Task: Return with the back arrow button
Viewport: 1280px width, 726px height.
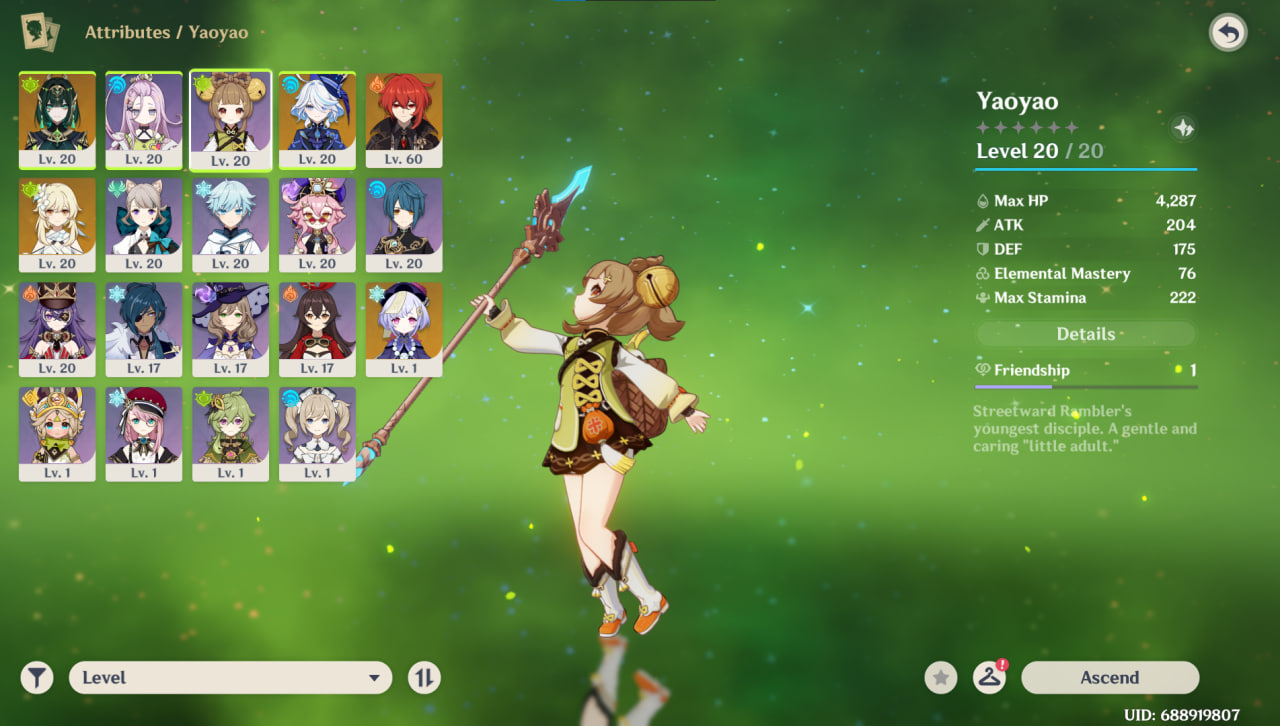Action: pos(1228,33)
